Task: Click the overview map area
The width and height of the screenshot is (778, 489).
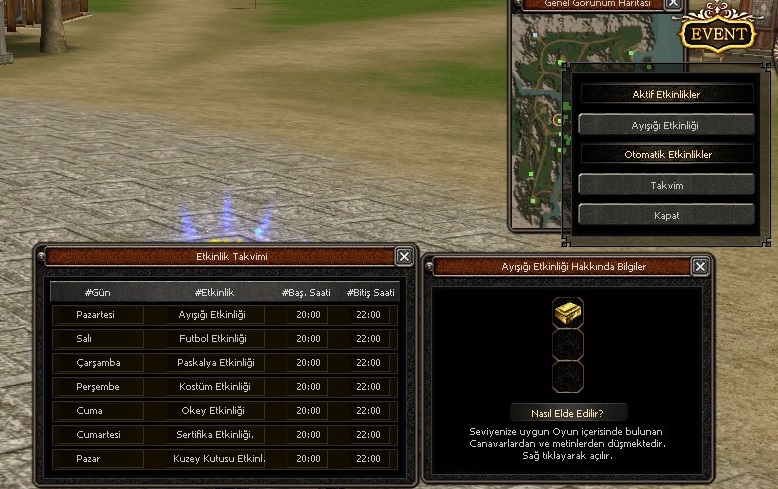Action: click(538, 120)
